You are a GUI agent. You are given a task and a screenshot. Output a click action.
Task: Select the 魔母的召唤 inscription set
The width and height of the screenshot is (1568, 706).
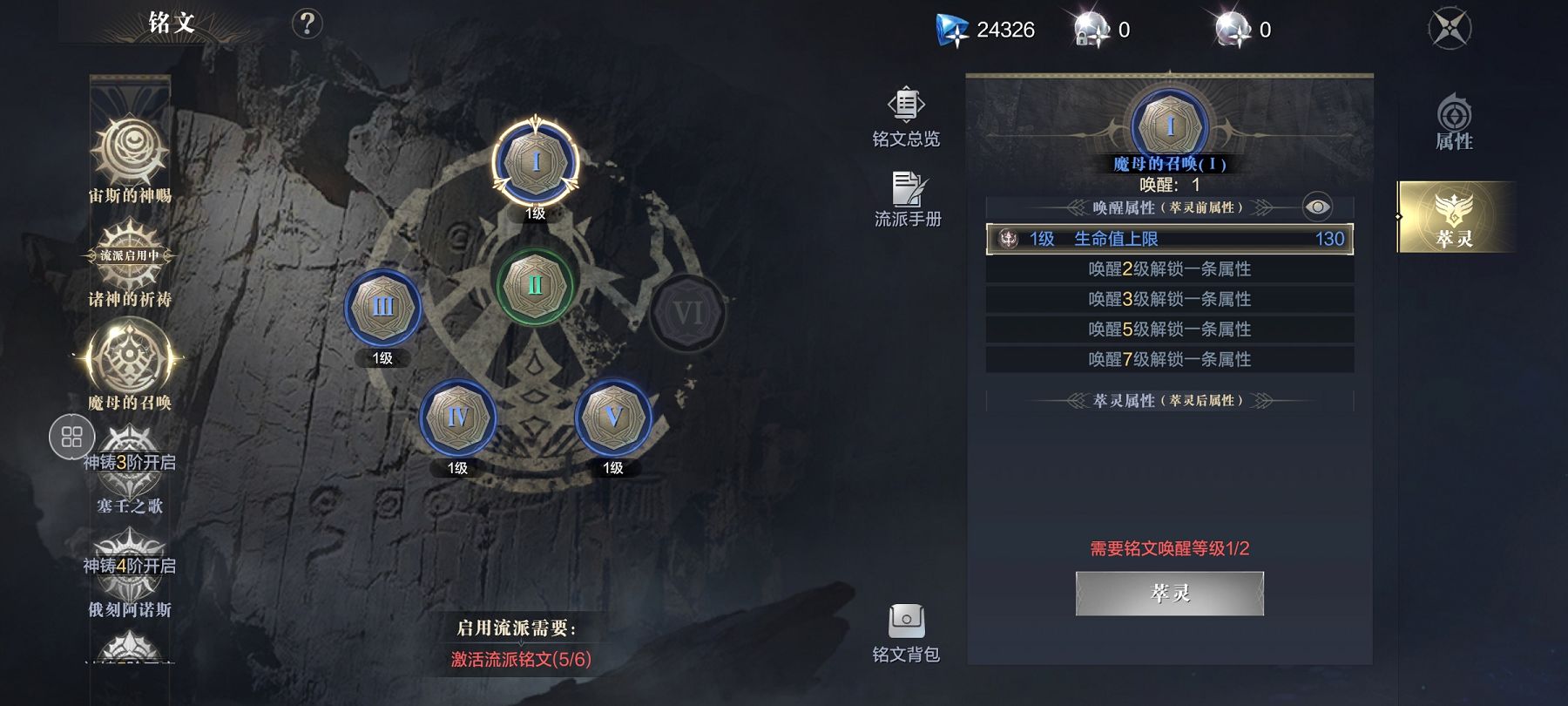[x=130, y=362]
